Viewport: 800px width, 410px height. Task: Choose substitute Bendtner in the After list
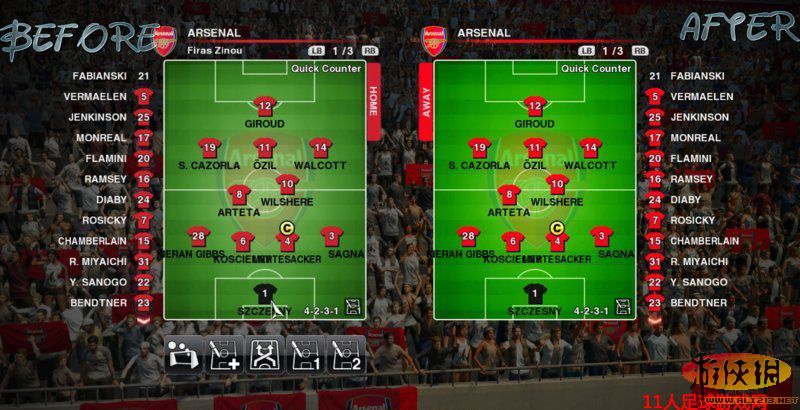698,302
